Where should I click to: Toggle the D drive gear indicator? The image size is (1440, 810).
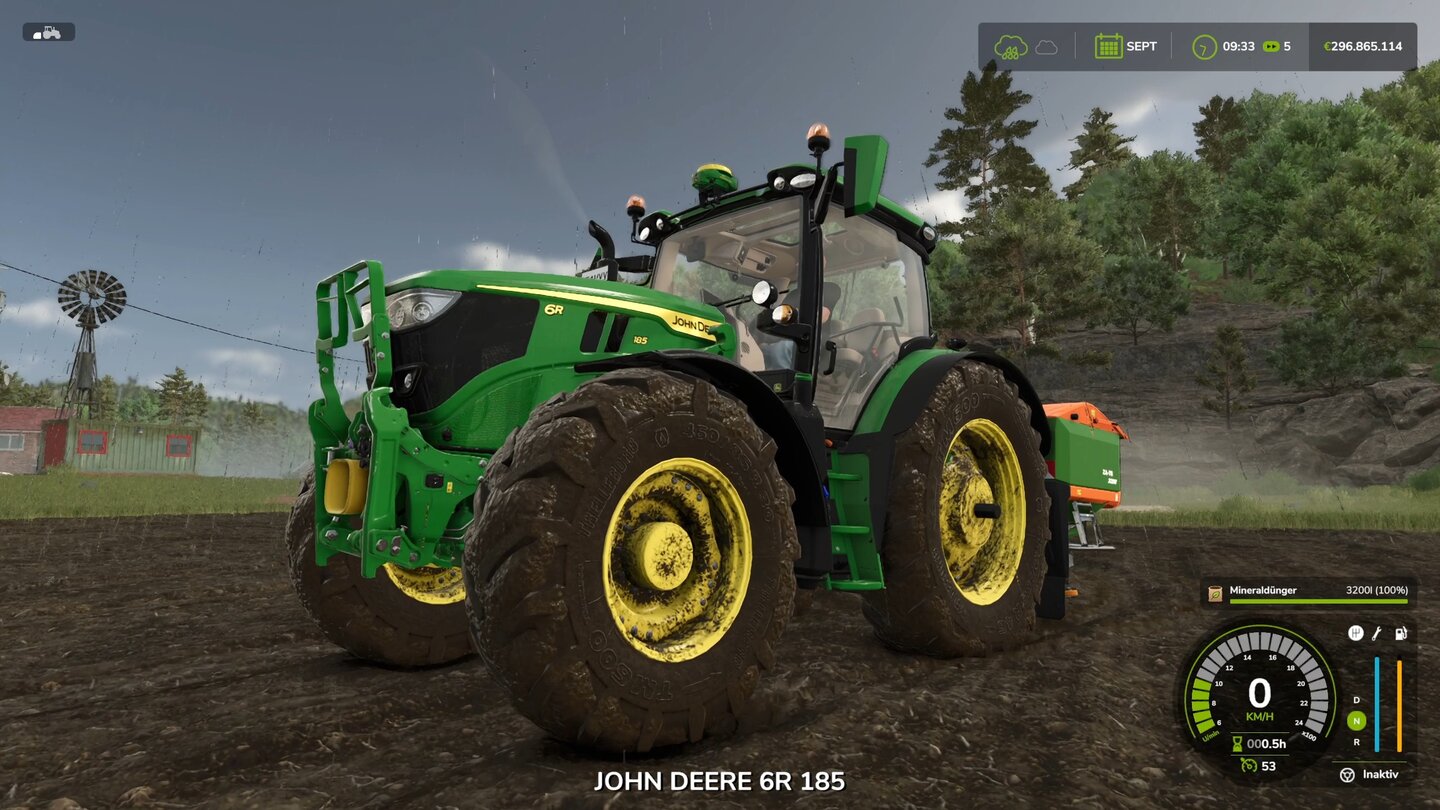click(x=1355, y=701)
